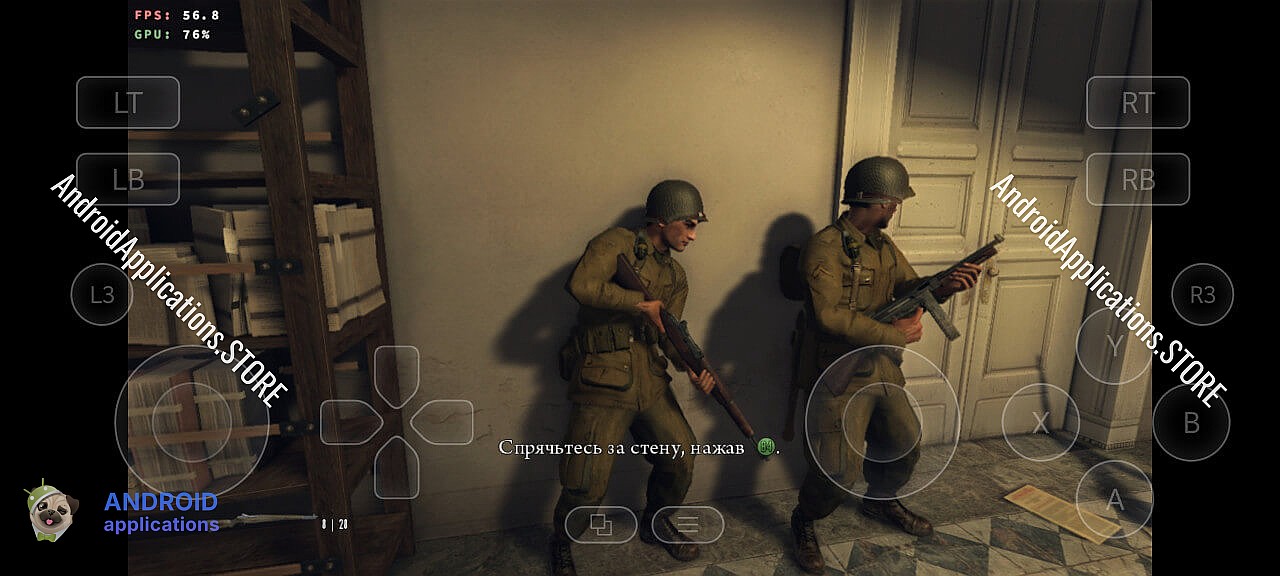Tap the L3 stick button
This screenshot has width=1280, height=576.
point(102,294)
